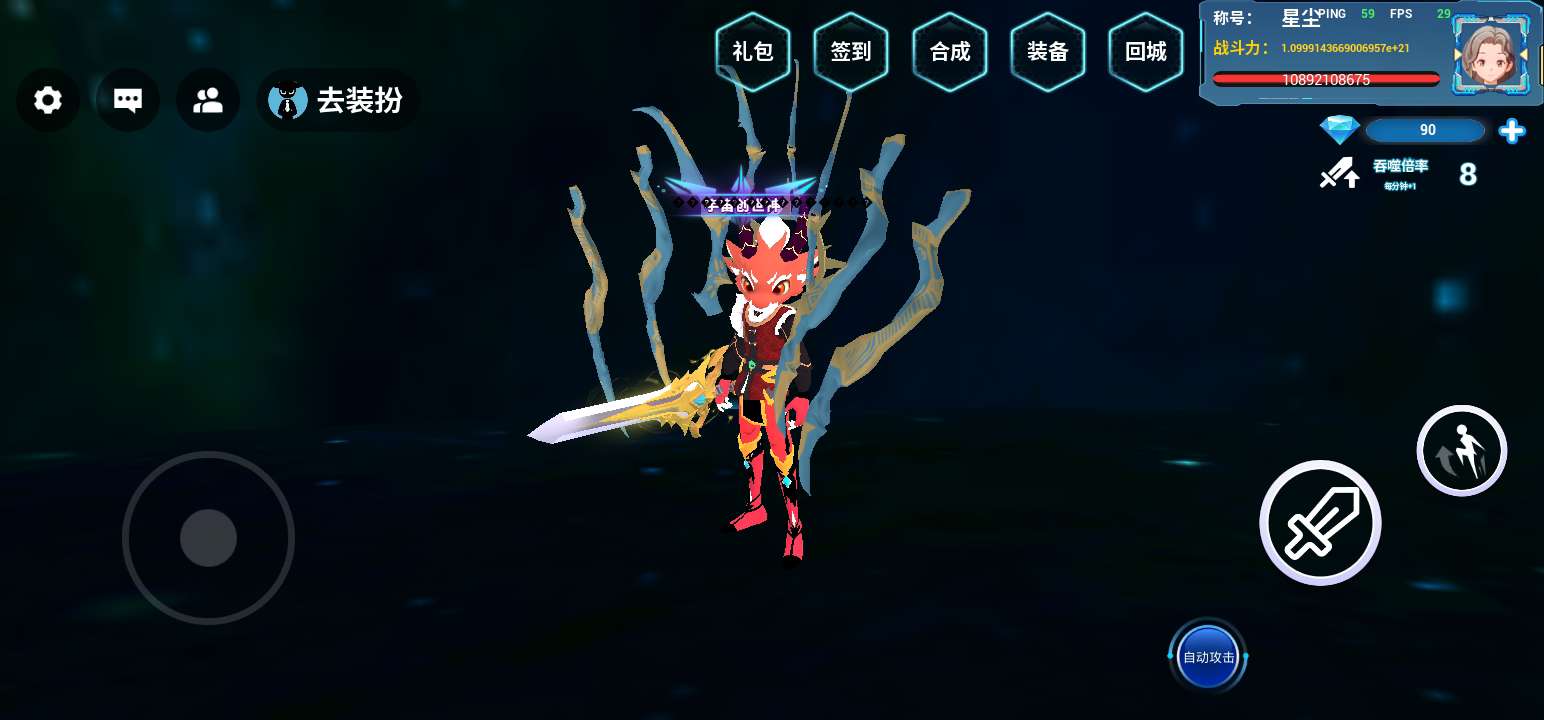Screen dimensions: 1544x720
Task: Tap the virtual joystick center
Action: pyautogui.click(x=208, y=538)
